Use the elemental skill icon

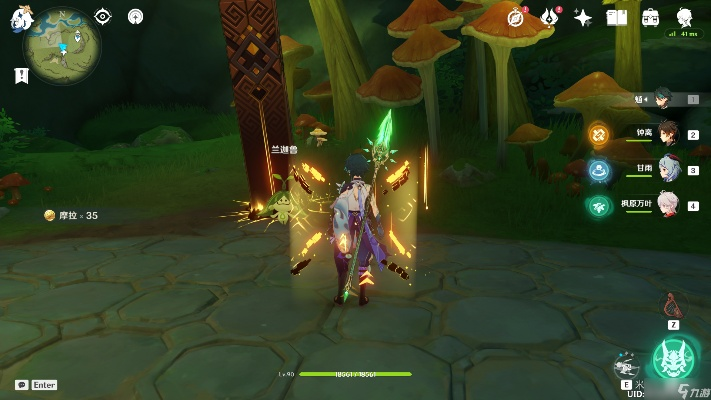628,366
